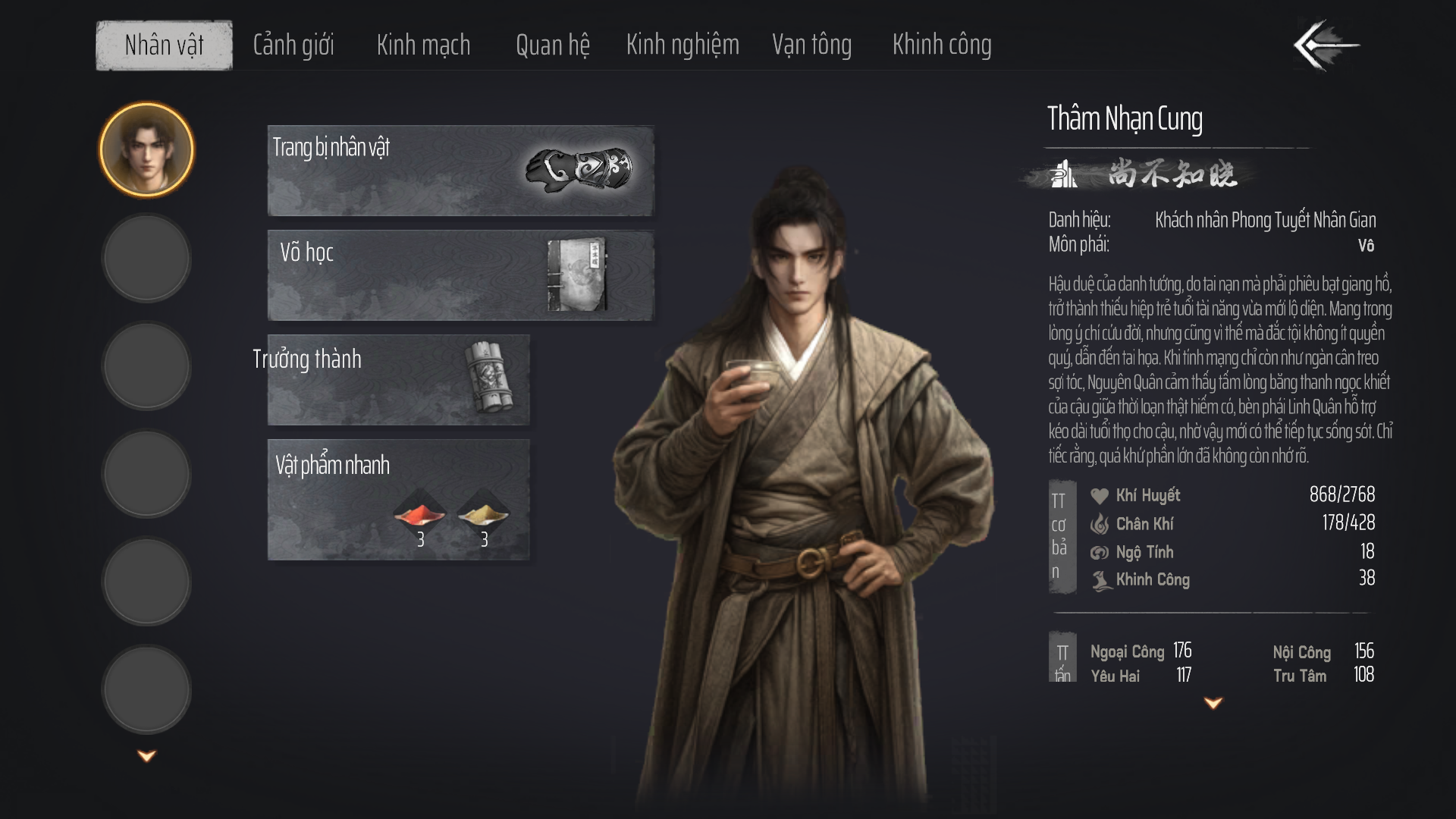Image resolution: width=1456 pixels, height=819 pixels.
Task: Expand more stats via the orange chevron
Action: coord(1213,702)
